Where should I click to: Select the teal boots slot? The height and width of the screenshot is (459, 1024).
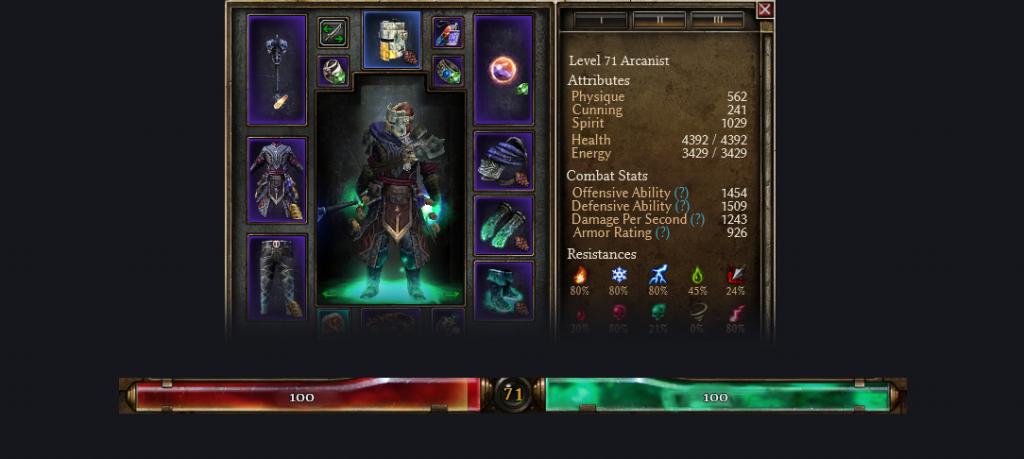[x=503, y=290]
